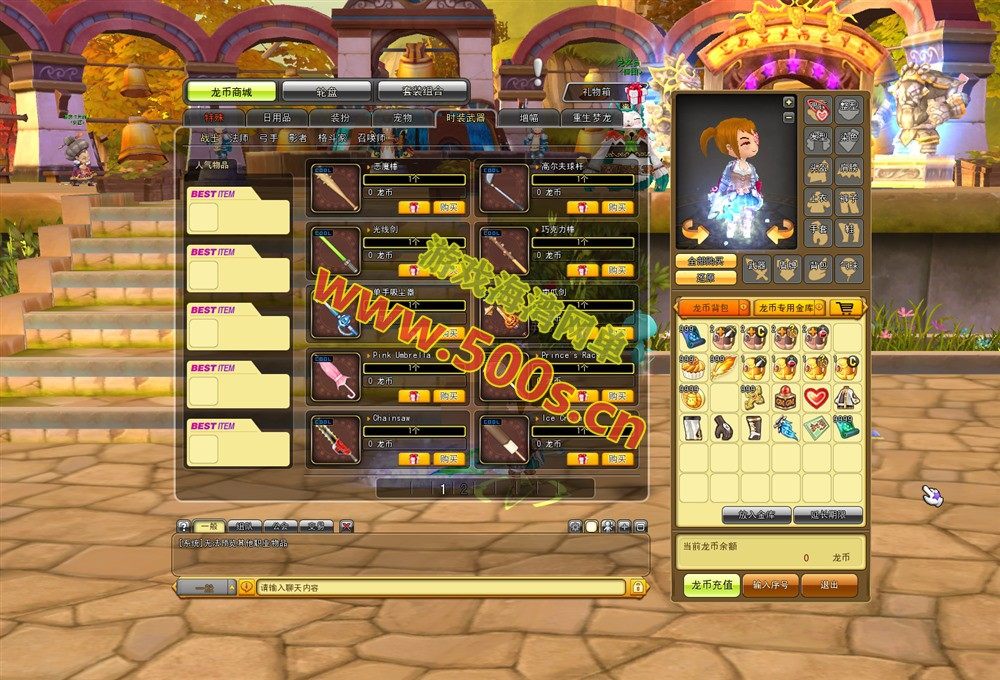Switch to the 宠物 pets tab
Image resolution: width=1000 pixels, height=680 pixels.
(x=402, y=118)
